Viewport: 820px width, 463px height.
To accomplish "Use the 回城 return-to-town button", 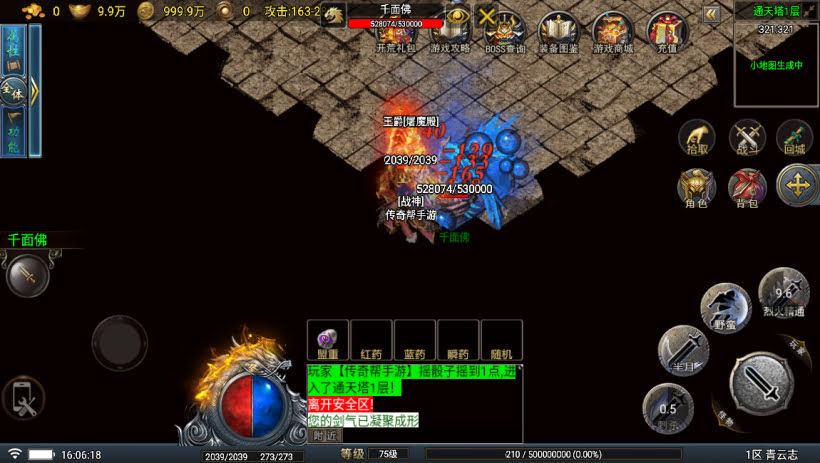I will (x=795, y=138).
